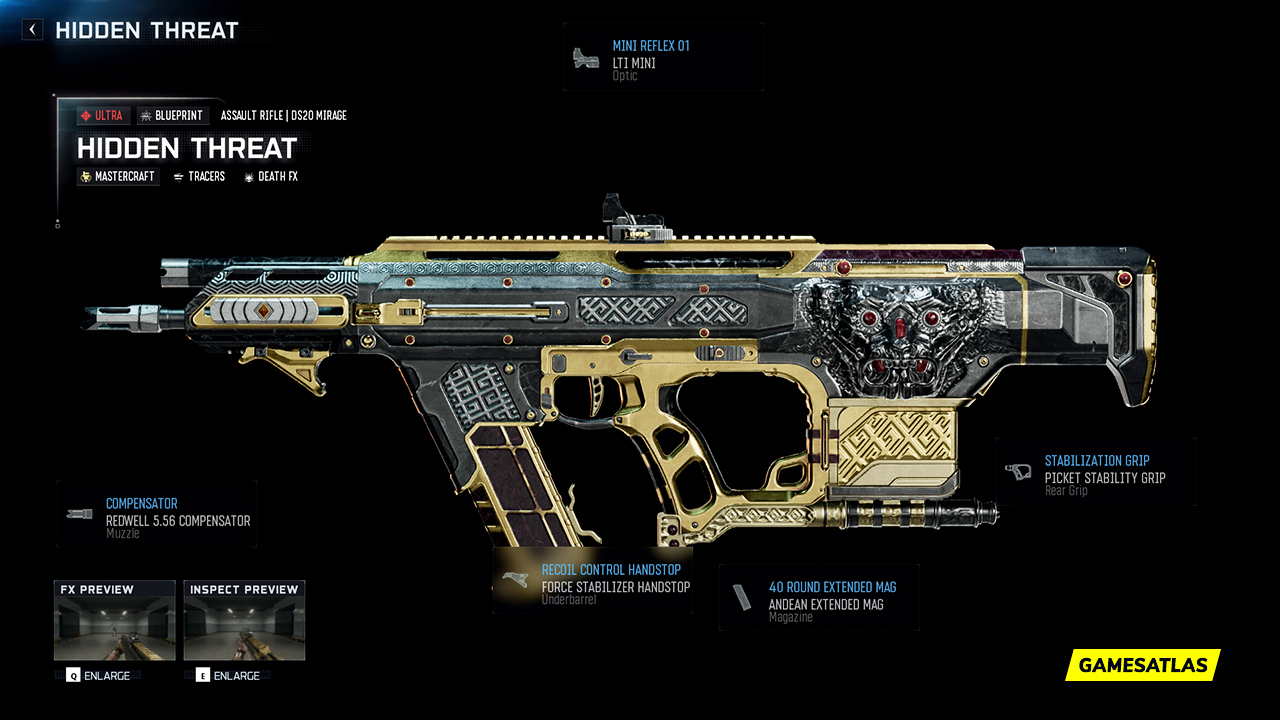Select the Assault Rifle DS20 Mirage label
The height and width of the screenshot is (720, 1280).
(x=283, y=115)
